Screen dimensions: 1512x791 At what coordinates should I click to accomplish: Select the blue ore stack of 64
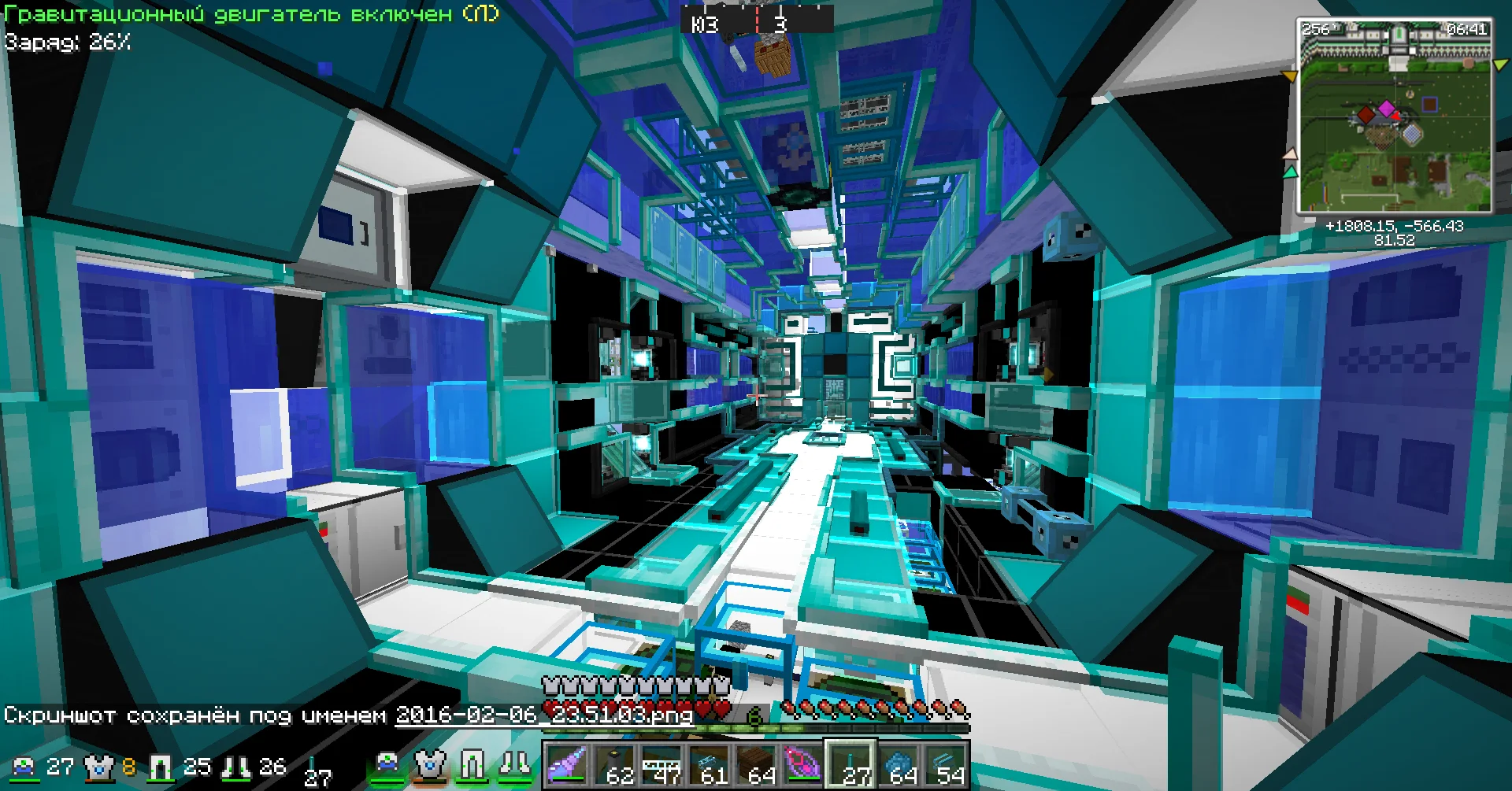[898, 764]
